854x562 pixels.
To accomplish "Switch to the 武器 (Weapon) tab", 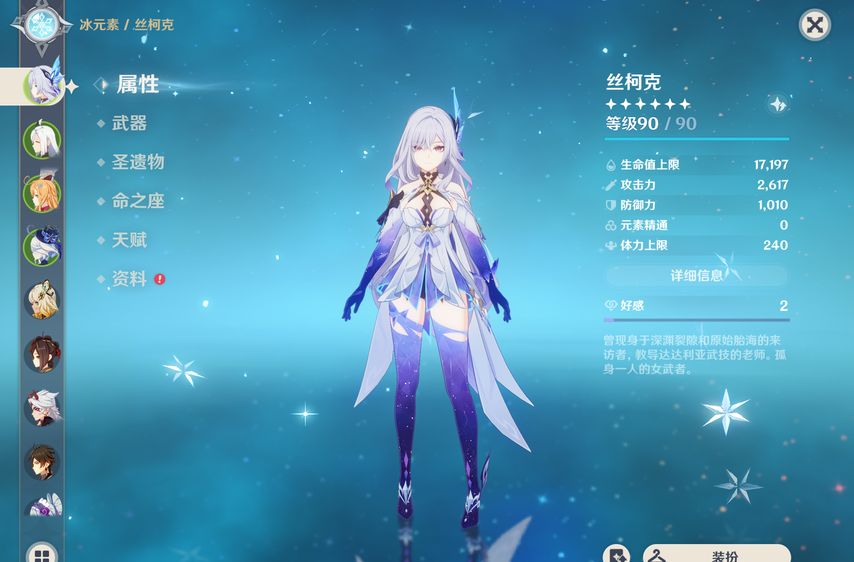I will pyautogui.click(x=129, y=123).
